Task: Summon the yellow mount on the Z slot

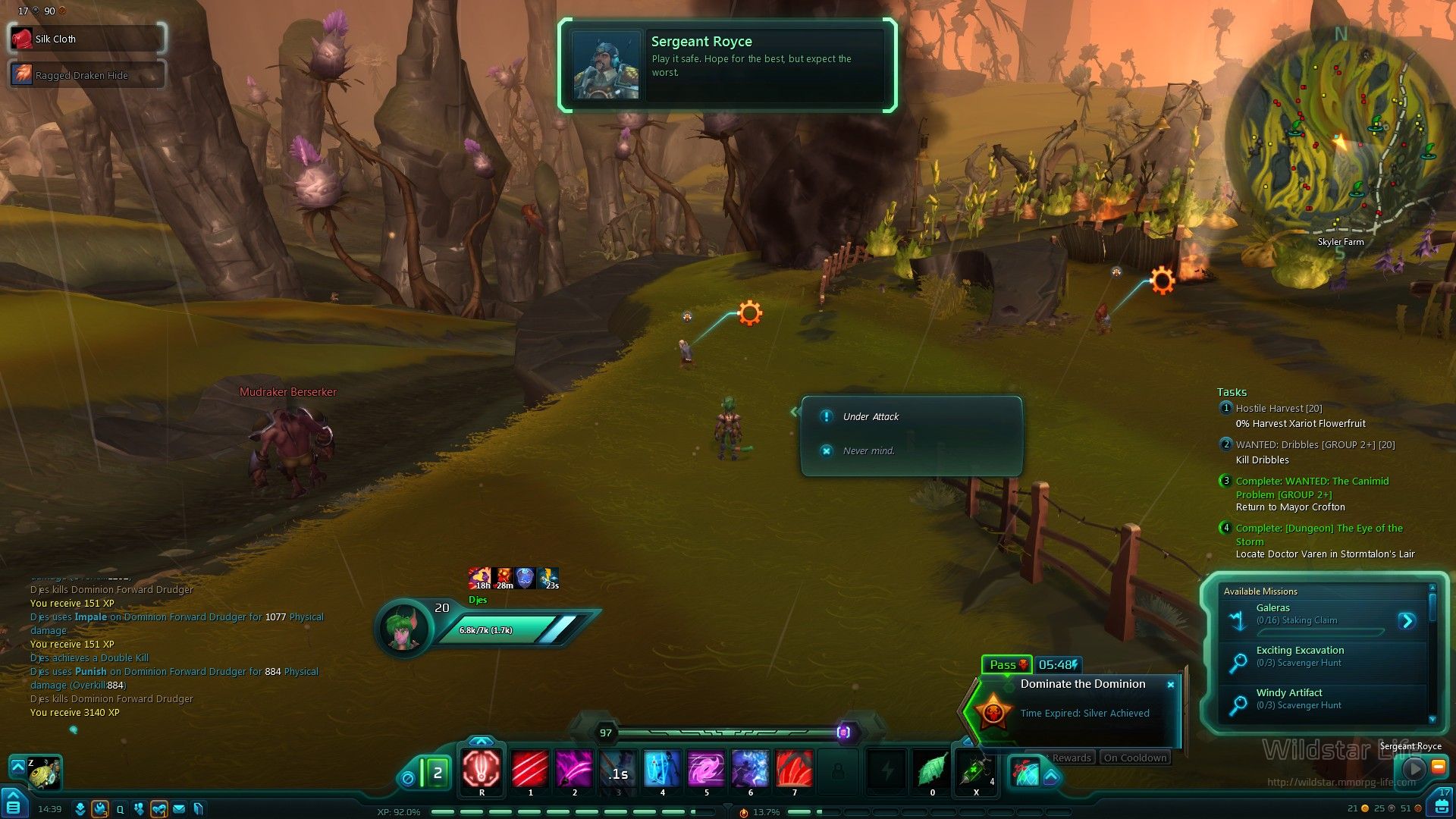Action: [44, 772]
